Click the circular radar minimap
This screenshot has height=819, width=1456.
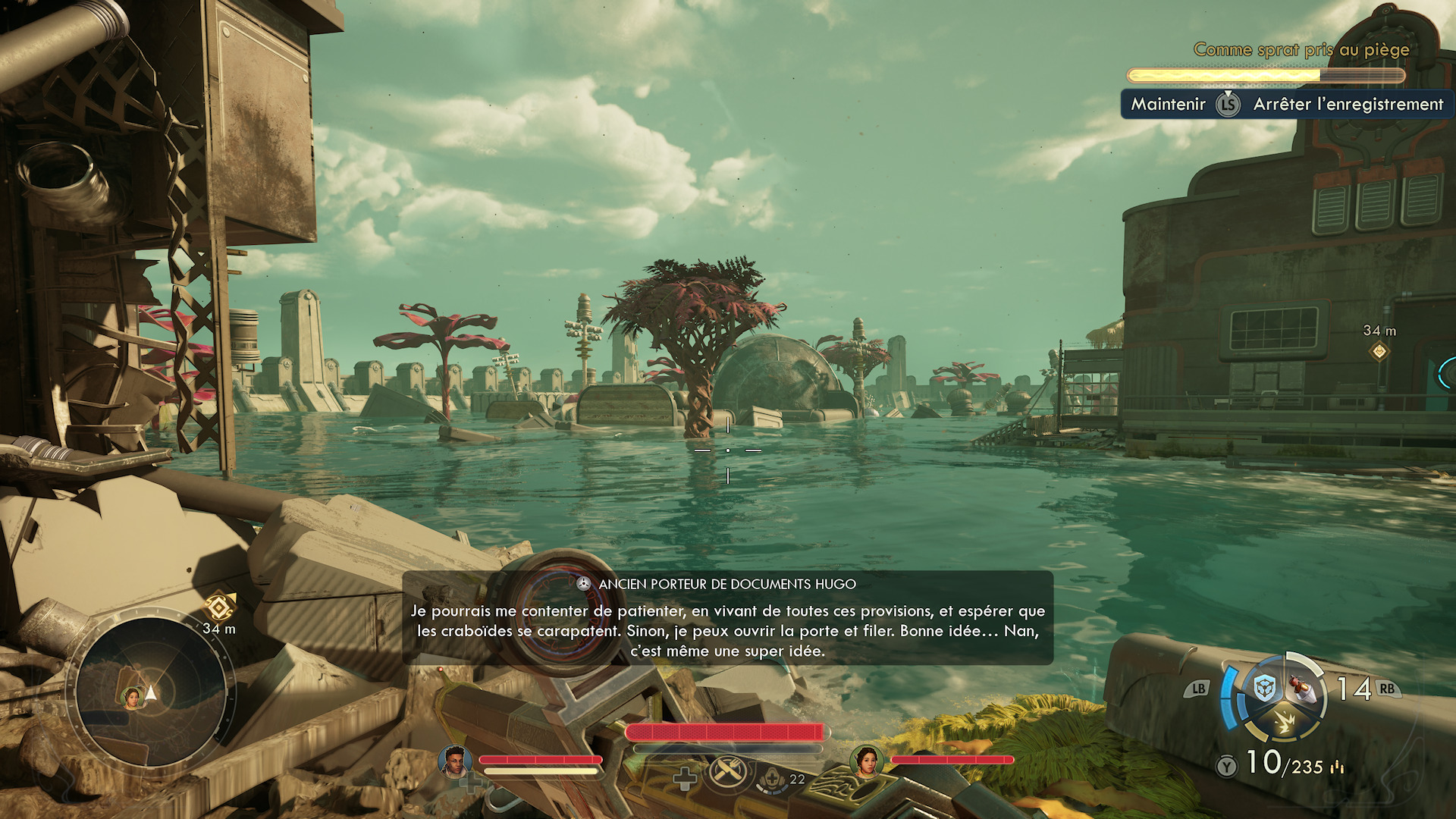pos(151,692)
